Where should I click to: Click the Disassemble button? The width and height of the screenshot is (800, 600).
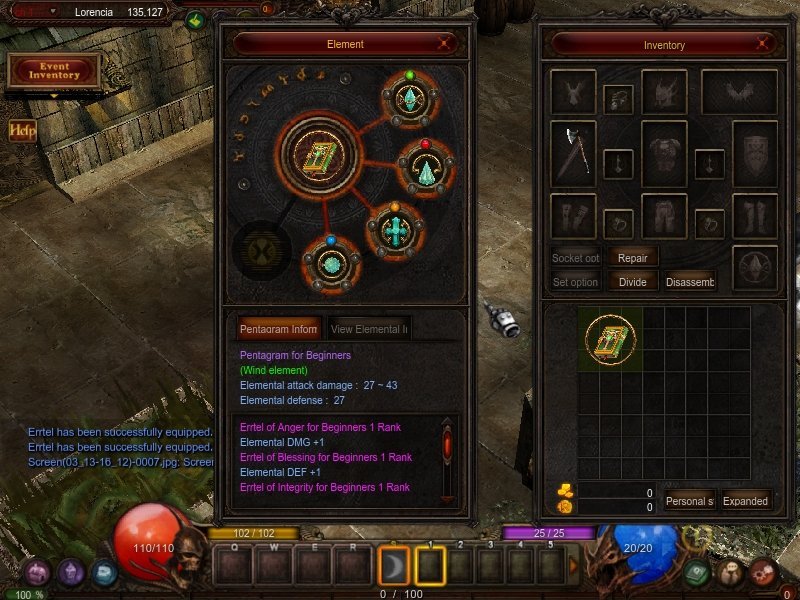click(x=690, y=282)
